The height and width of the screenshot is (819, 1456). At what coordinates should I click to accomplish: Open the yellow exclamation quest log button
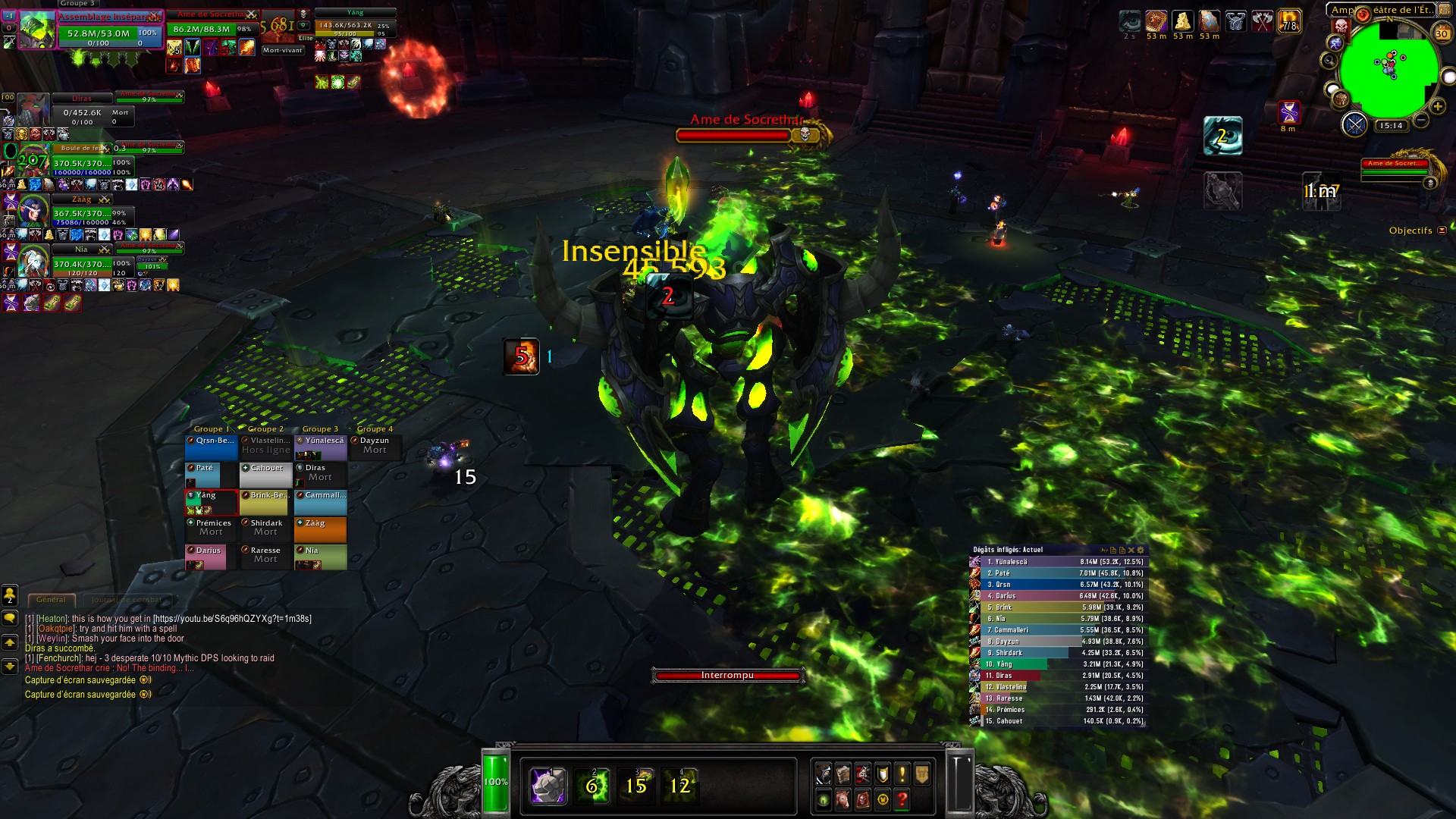(902, 774)
